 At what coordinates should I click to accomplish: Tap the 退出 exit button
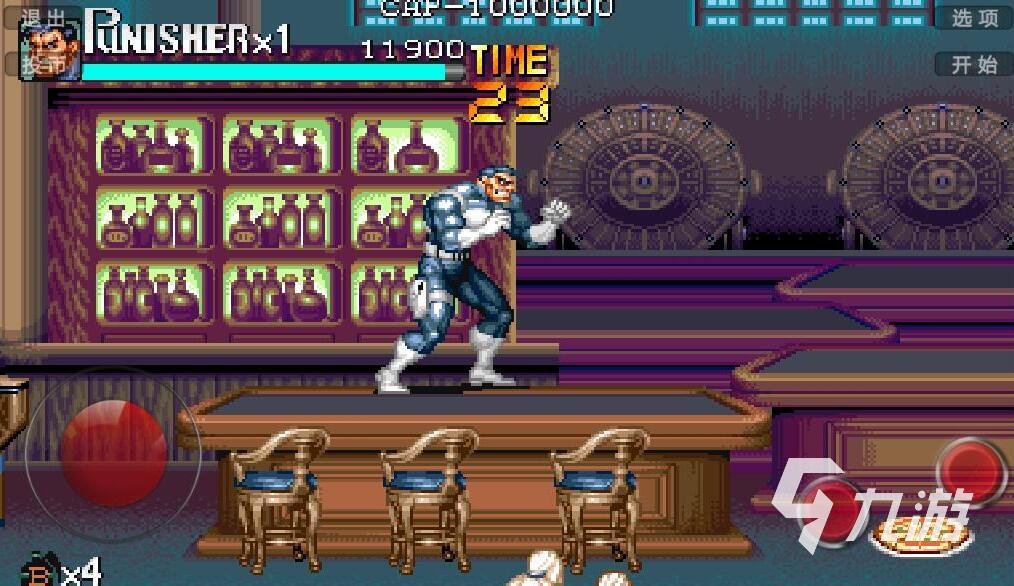click(x=43, y=18)
